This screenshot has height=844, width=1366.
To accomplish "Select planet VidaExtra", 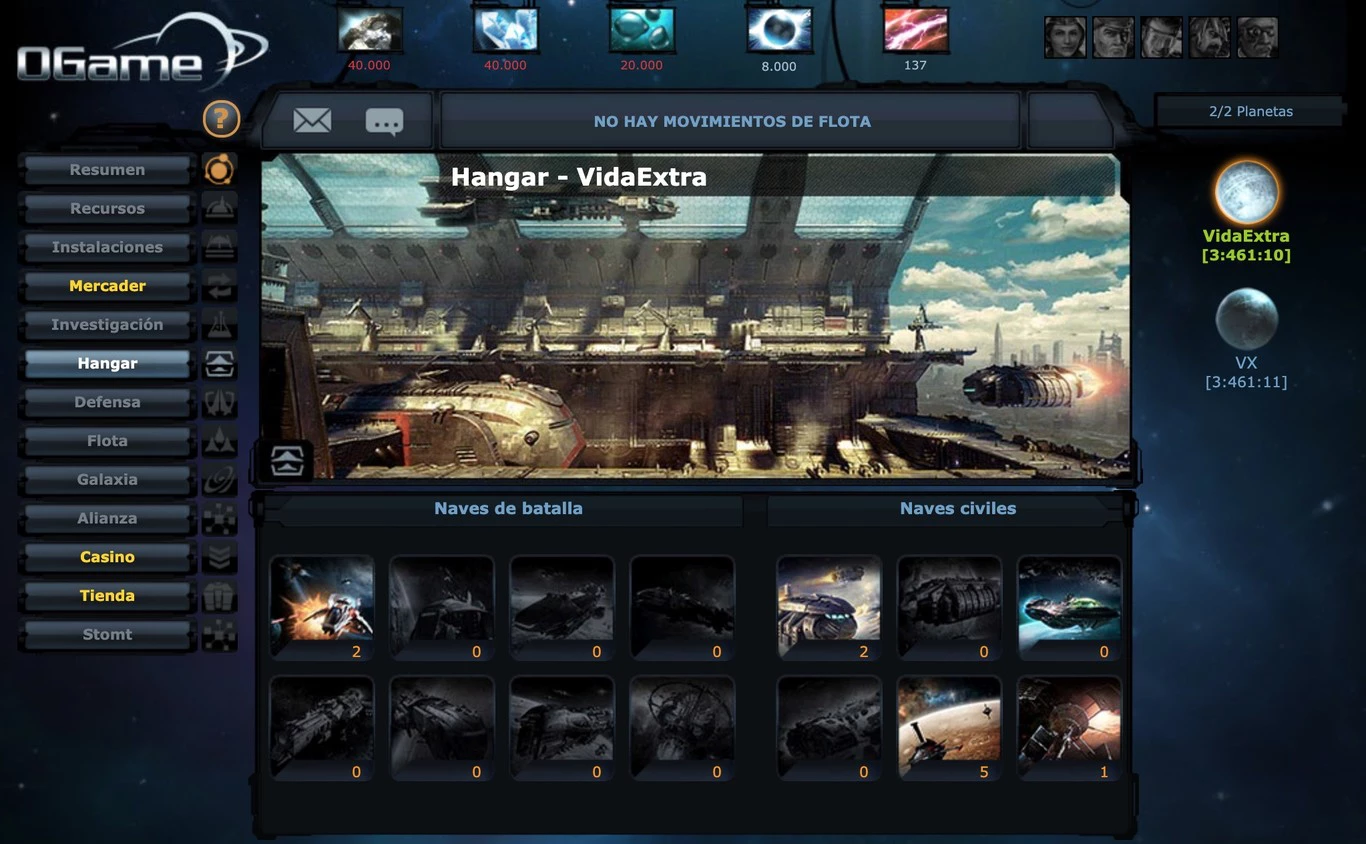I will click(x=1246, y=193).
